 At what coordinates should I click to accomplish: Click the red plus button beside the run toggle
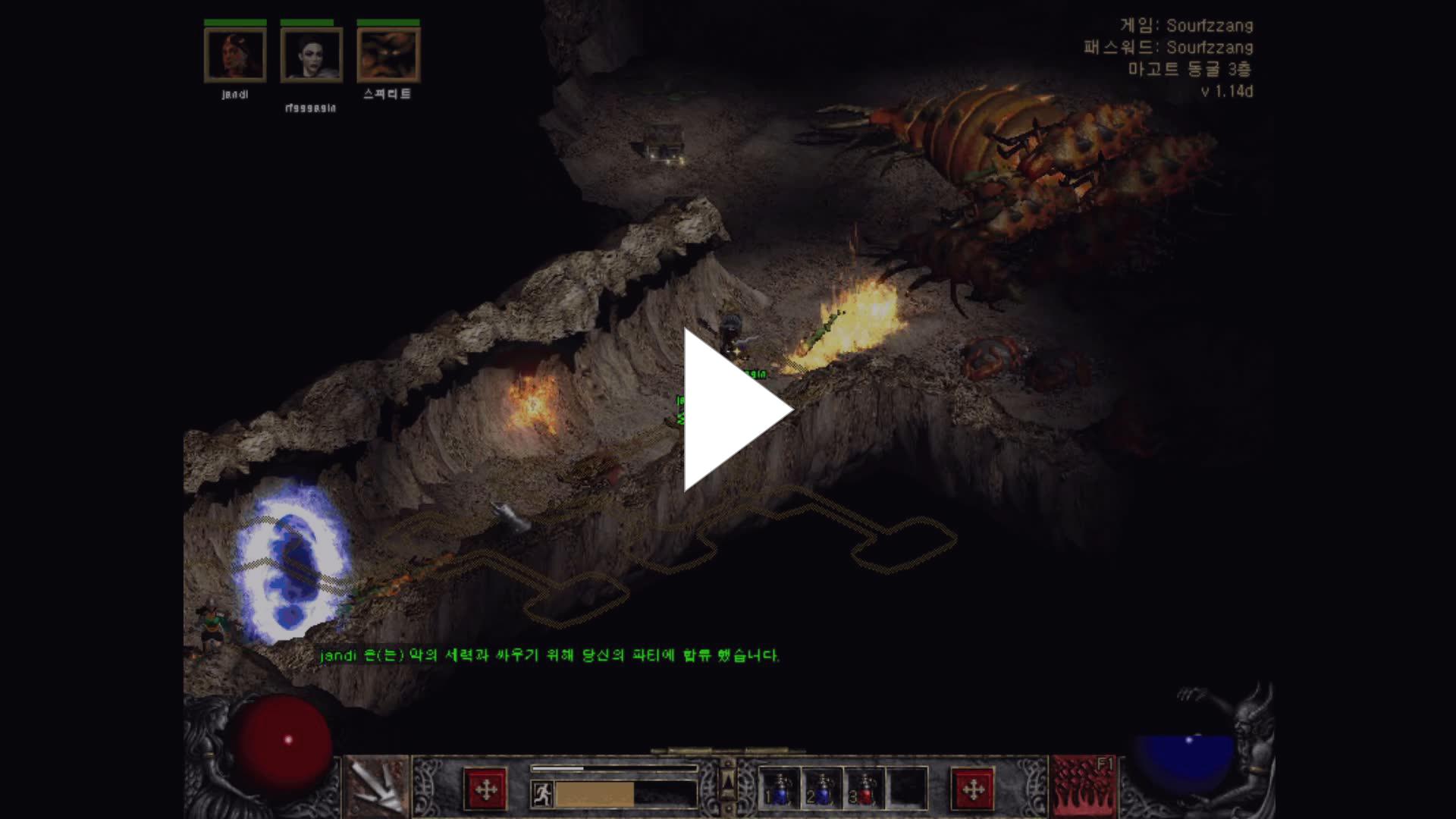tap(485, 790)
